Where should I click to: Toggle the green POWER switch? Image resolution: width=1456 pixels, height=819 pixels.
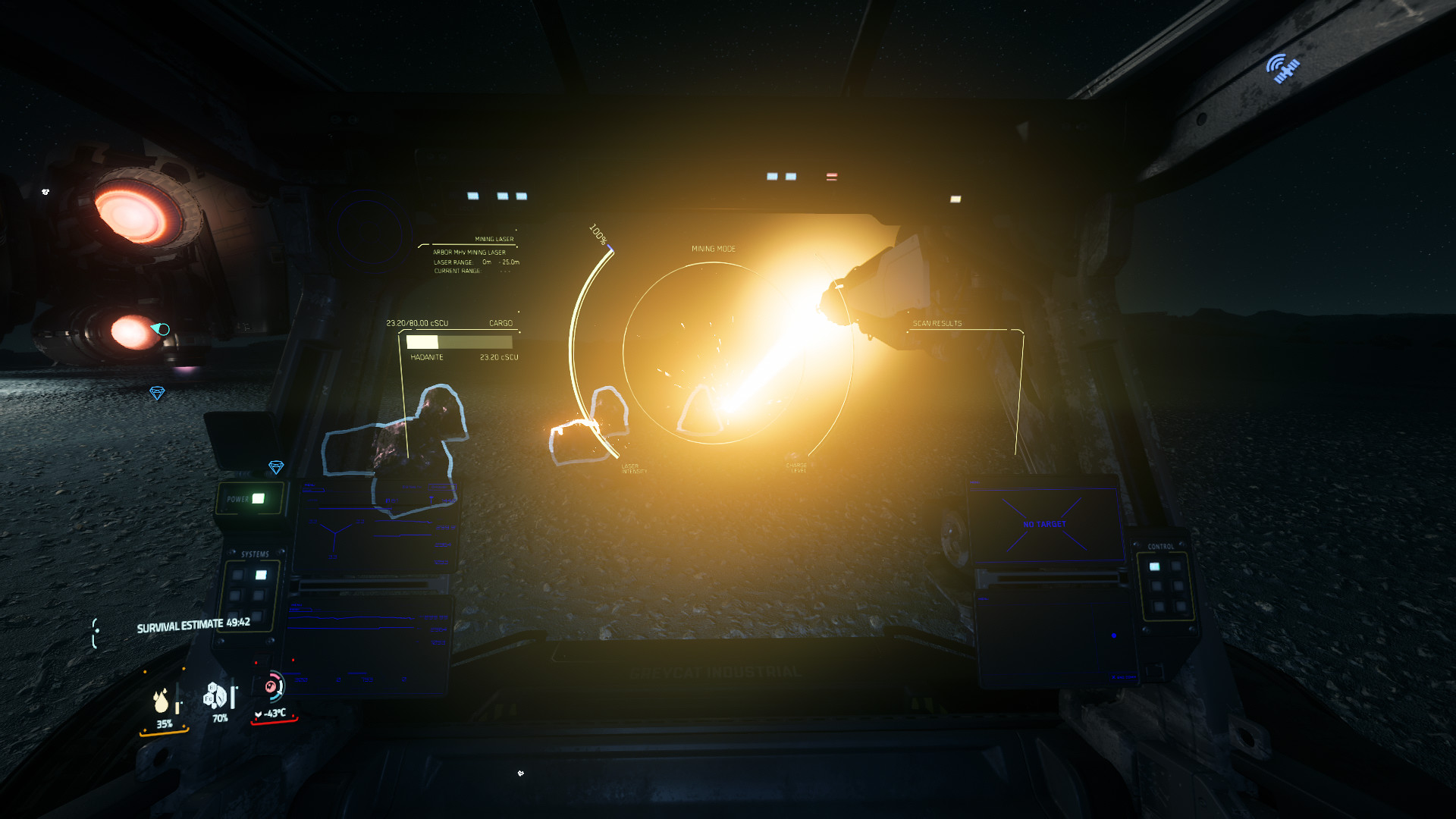click(x=258, y=499)
